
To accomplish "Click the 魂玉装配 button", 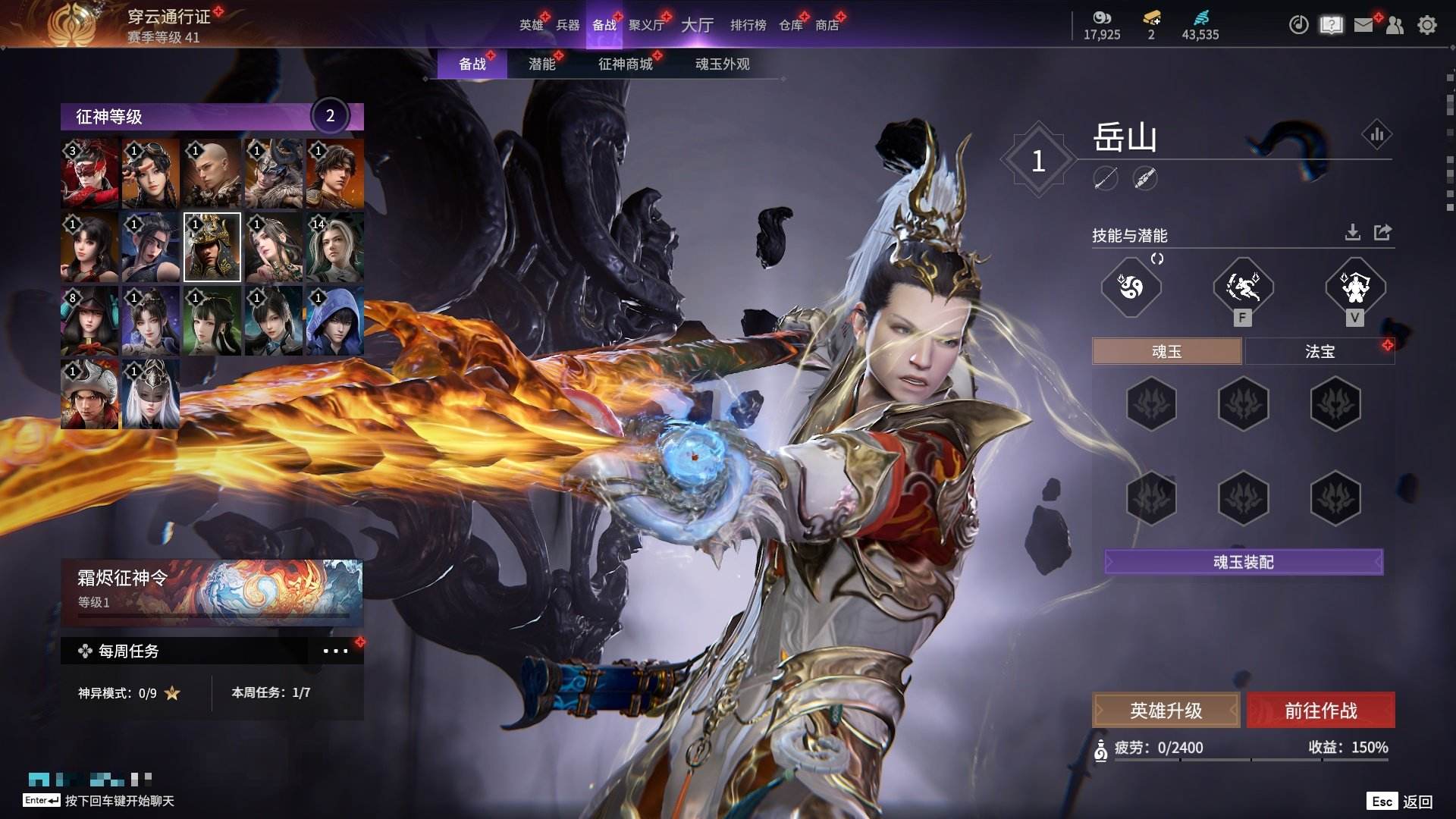I will point(1243,562).
